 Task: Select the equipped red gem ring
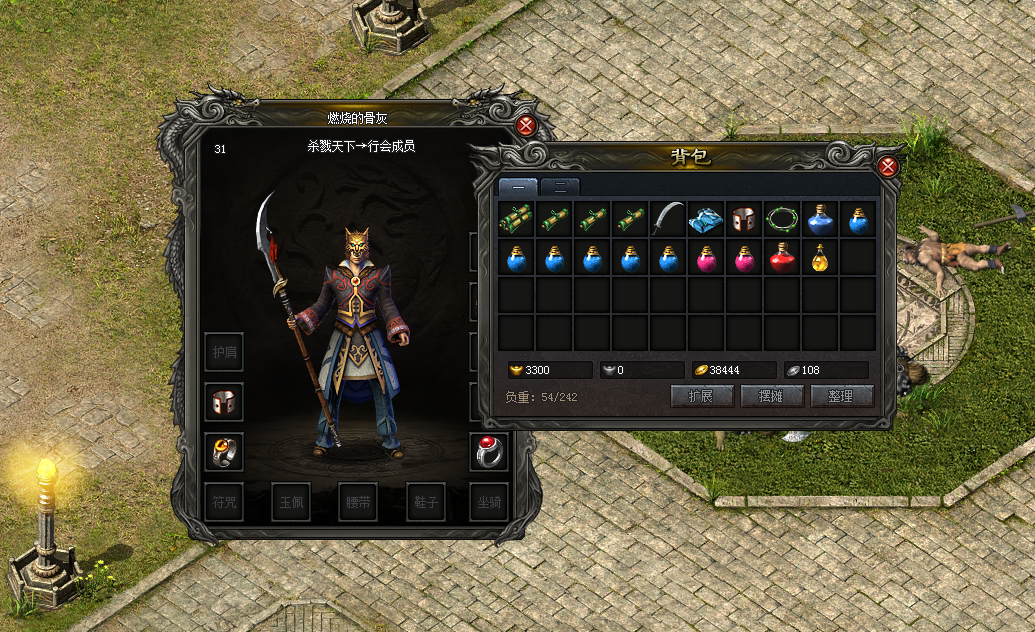[x=489, y=452]
